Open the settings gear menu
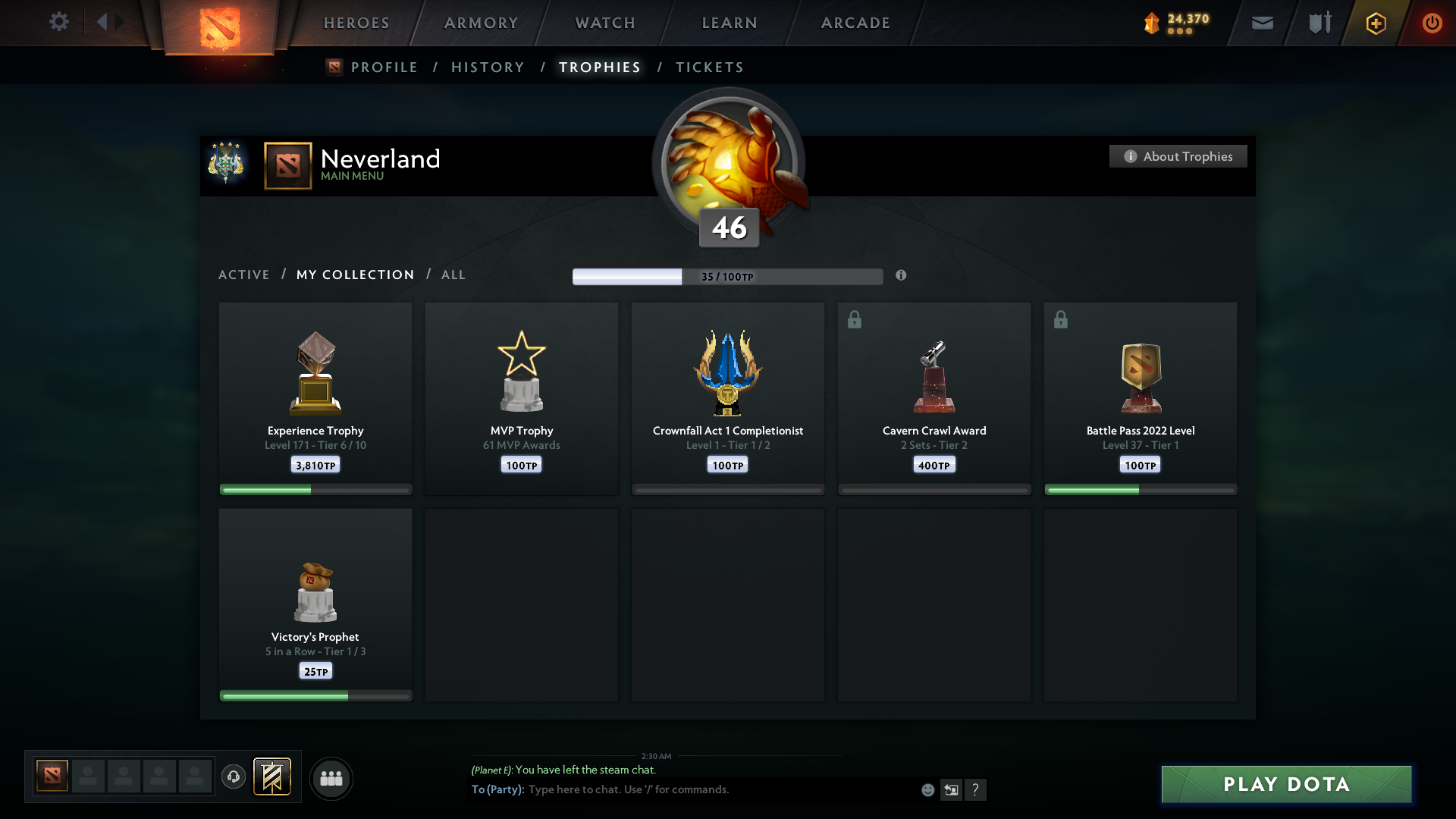Screen dimensions: 1456x819 [59, 22]
